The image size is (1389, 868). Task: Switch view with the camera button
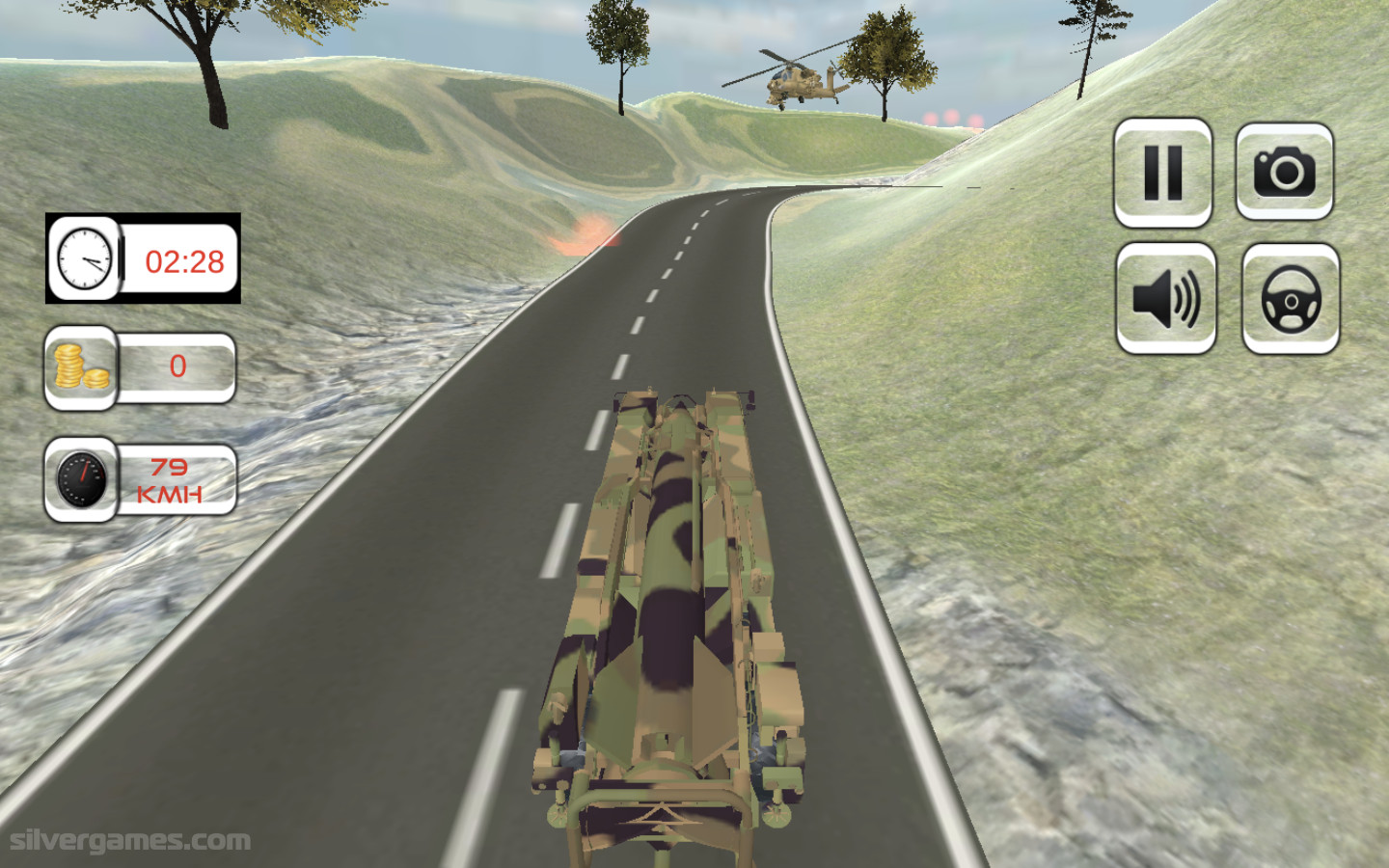pyautogui.click(x=1284, y=172)
